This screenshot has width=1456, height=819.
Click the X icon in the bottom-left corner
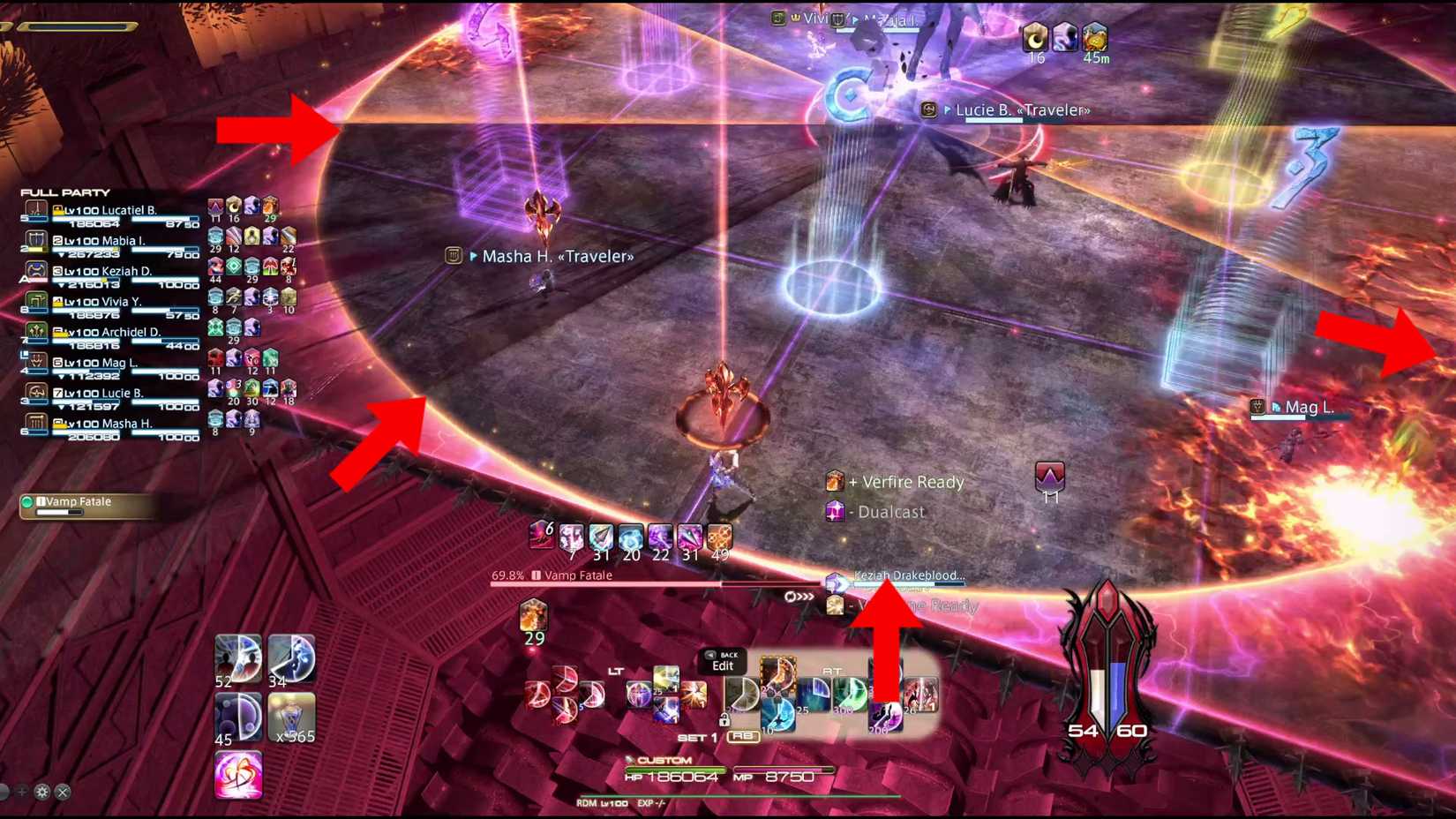pos(62,792)
